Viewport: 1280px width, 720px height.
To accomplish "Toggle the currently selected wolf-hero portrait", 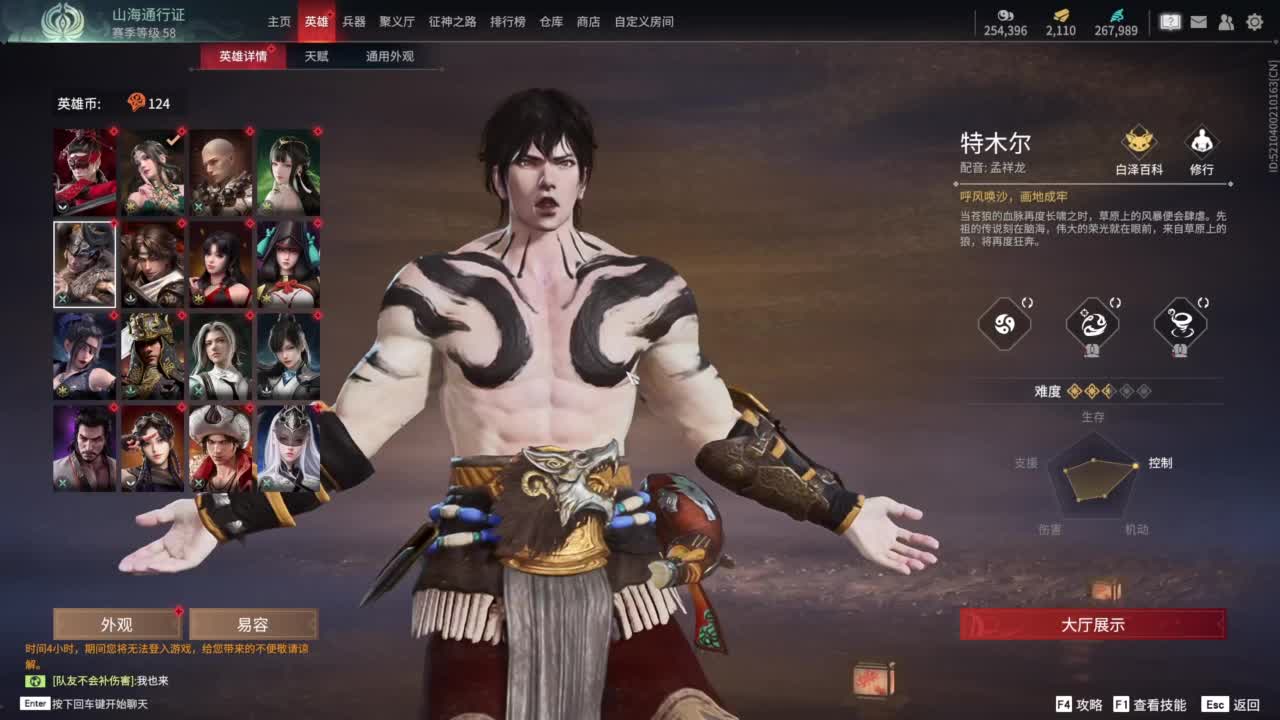I will click(84, 264).
